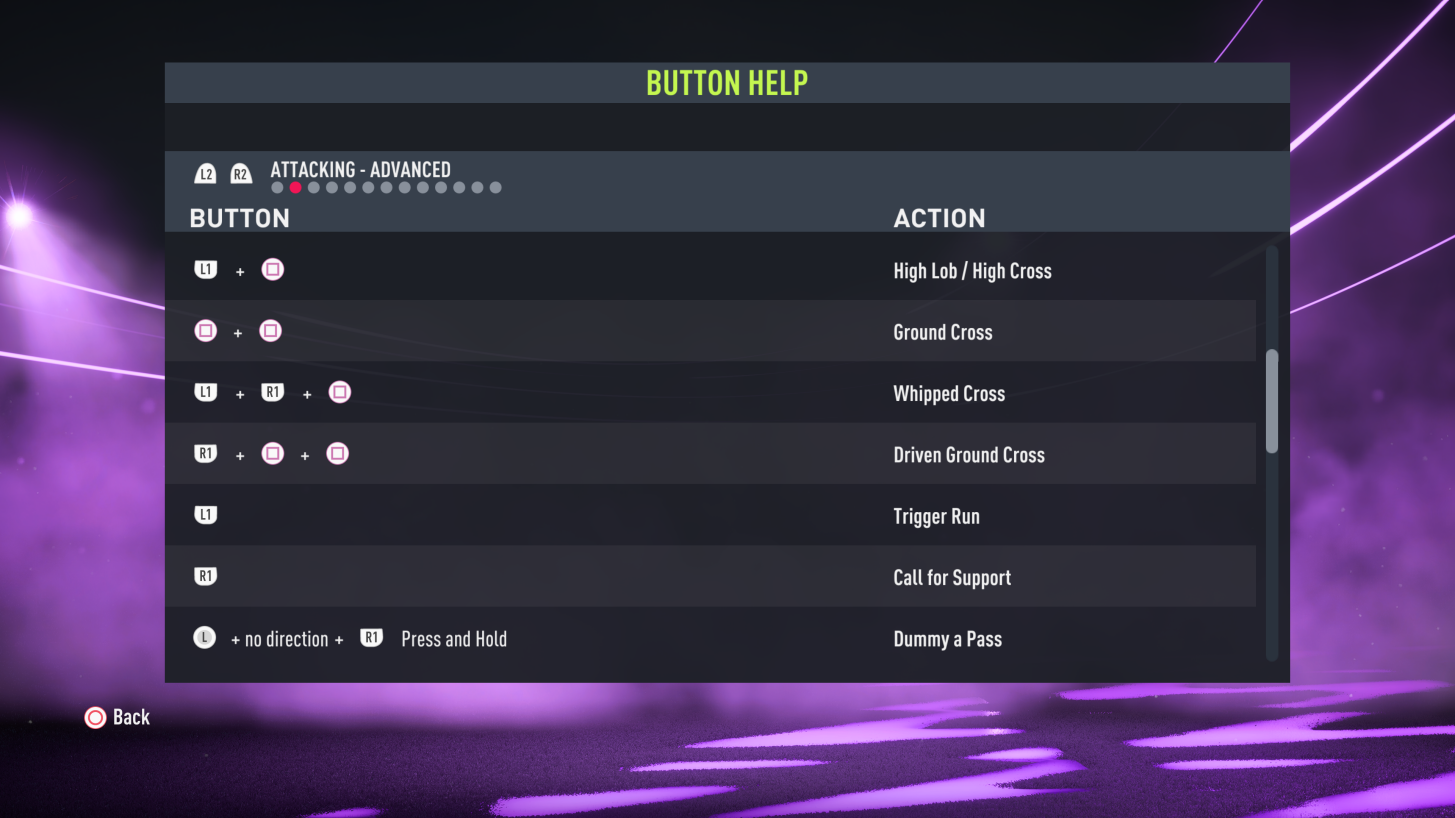
Task: Activate the Back option
Action: pyautogui.click(x=132, y=717)
